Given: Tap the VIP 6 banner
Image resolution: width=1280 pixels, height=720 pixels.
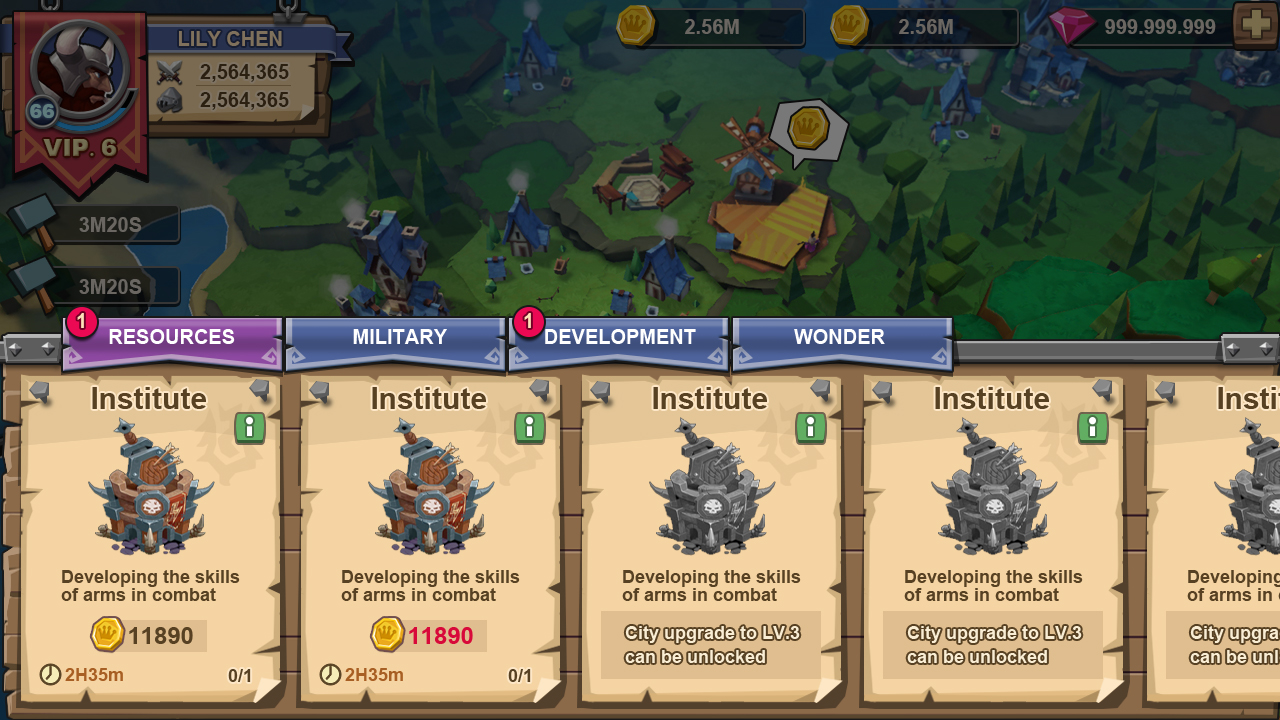Looking at the screenshot, I should pyautogui.click(x=80, y=150).
